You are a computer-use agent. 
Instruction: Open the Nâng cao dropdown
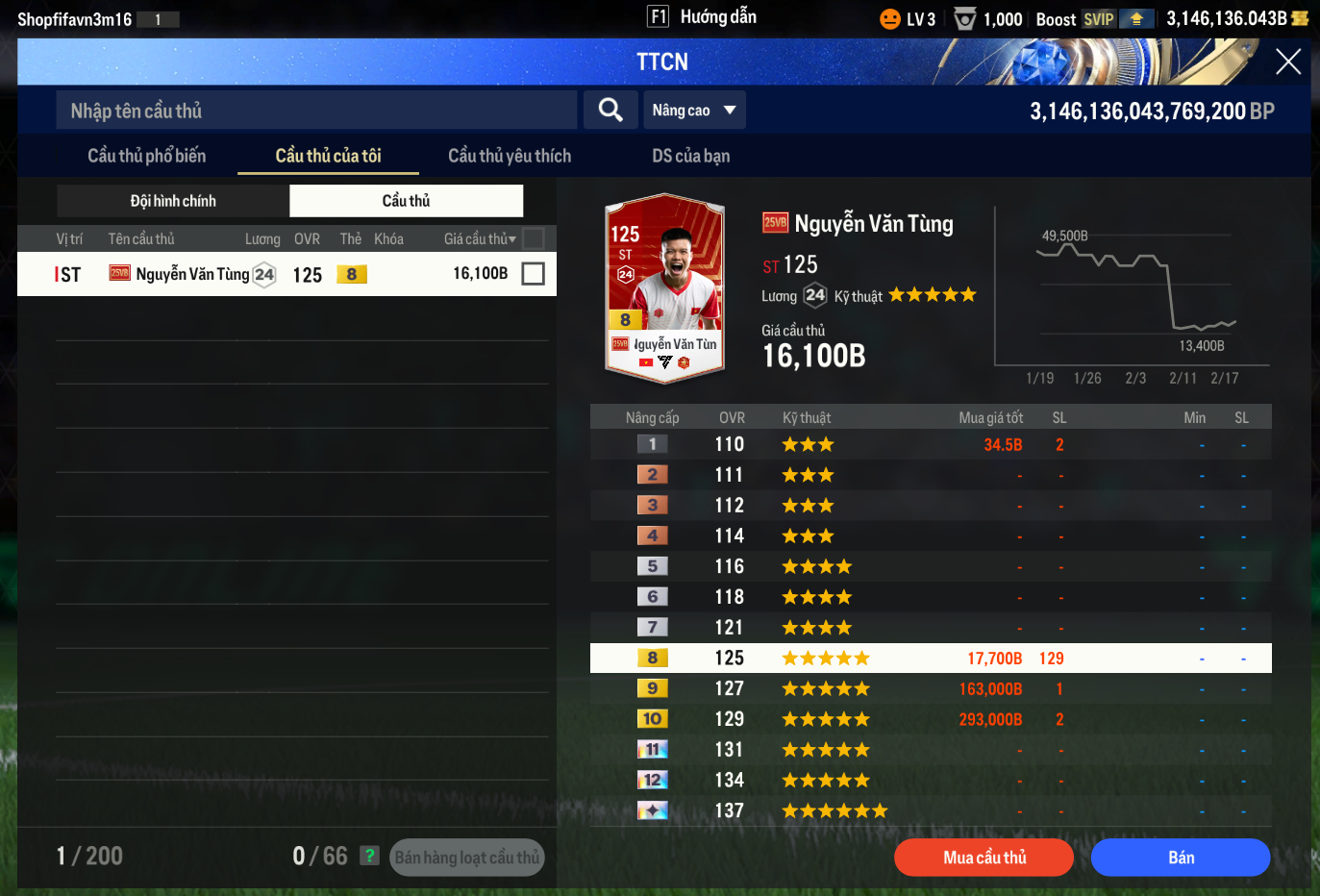click(693, 111)
